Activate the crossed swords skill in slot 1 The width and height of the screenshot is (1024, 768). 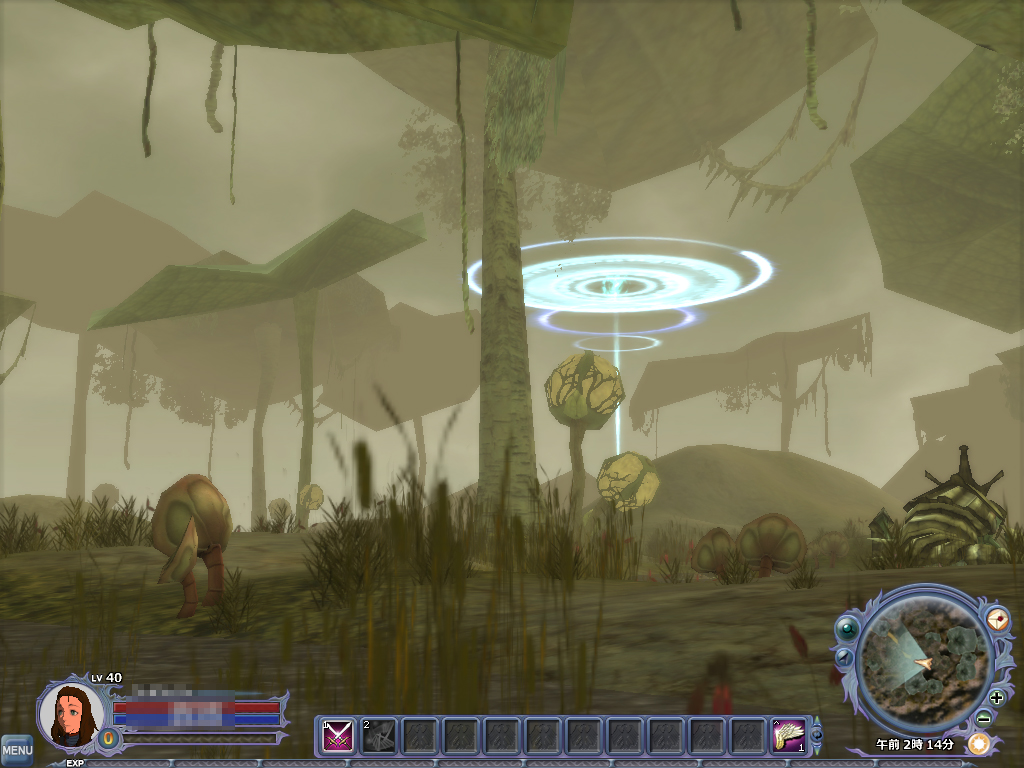coord(338,737)
